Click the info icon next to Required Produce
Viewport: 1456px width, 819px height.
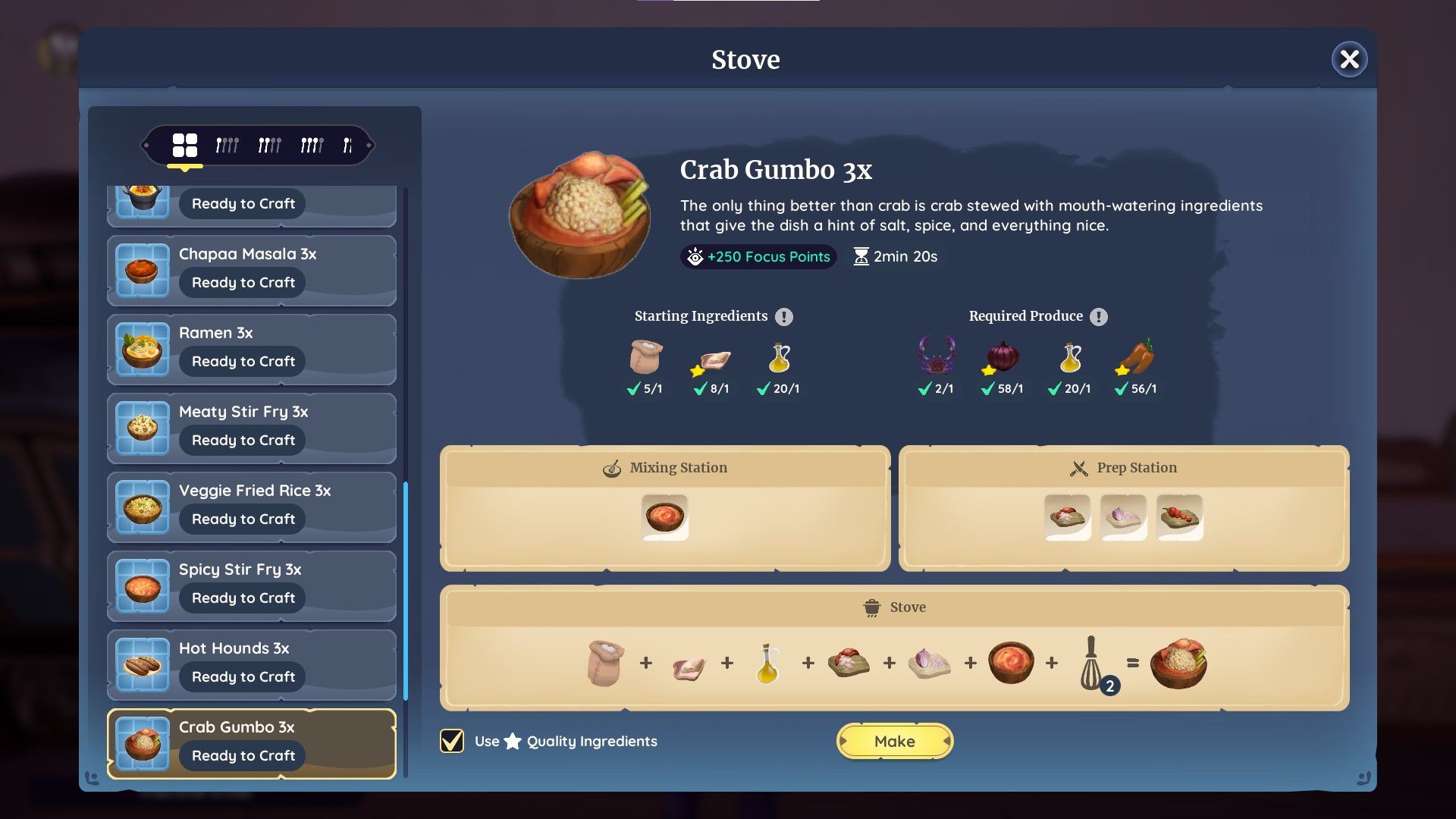(1099, 316)
